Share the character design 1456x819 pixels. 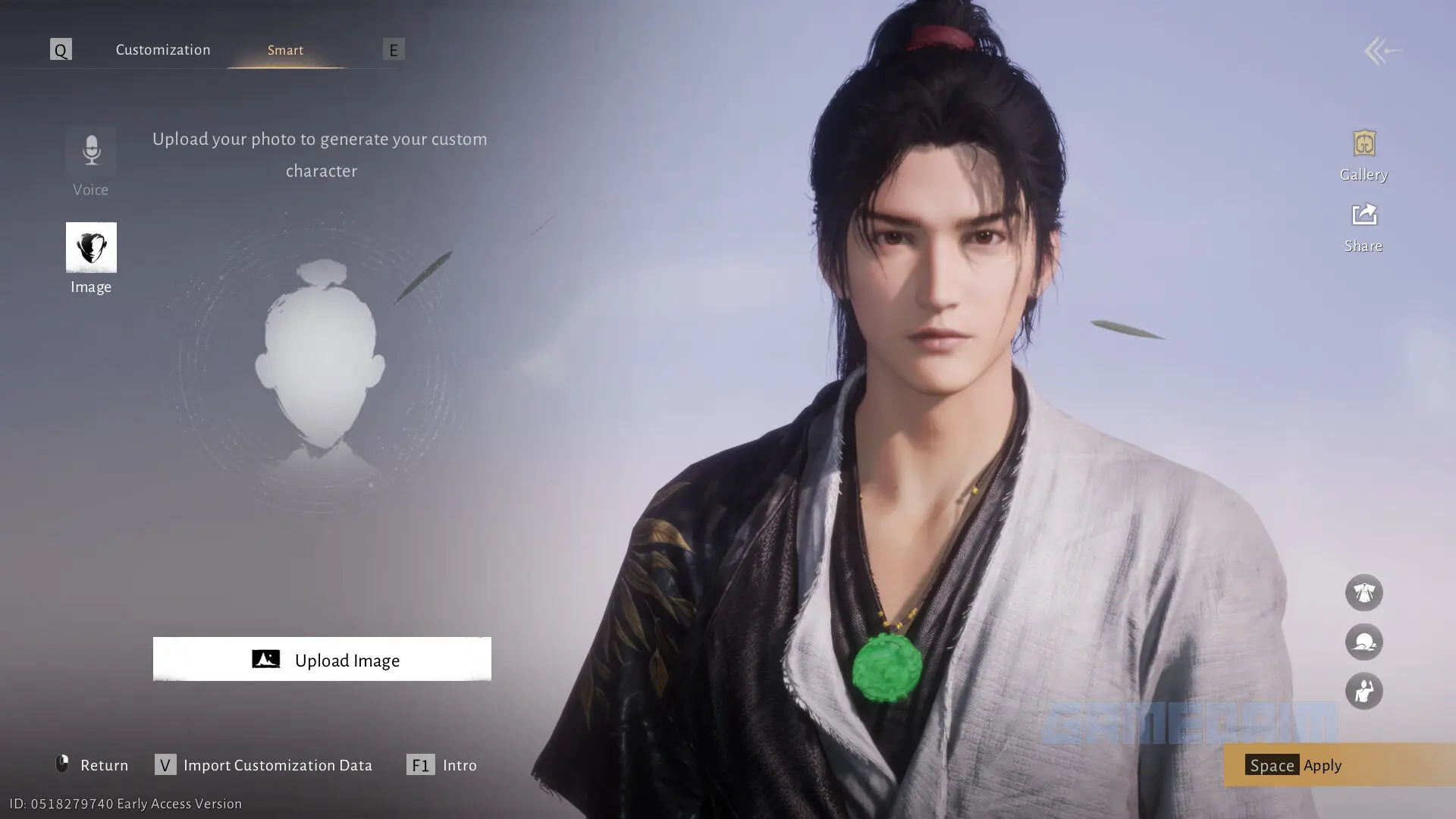coord(1363,227)
